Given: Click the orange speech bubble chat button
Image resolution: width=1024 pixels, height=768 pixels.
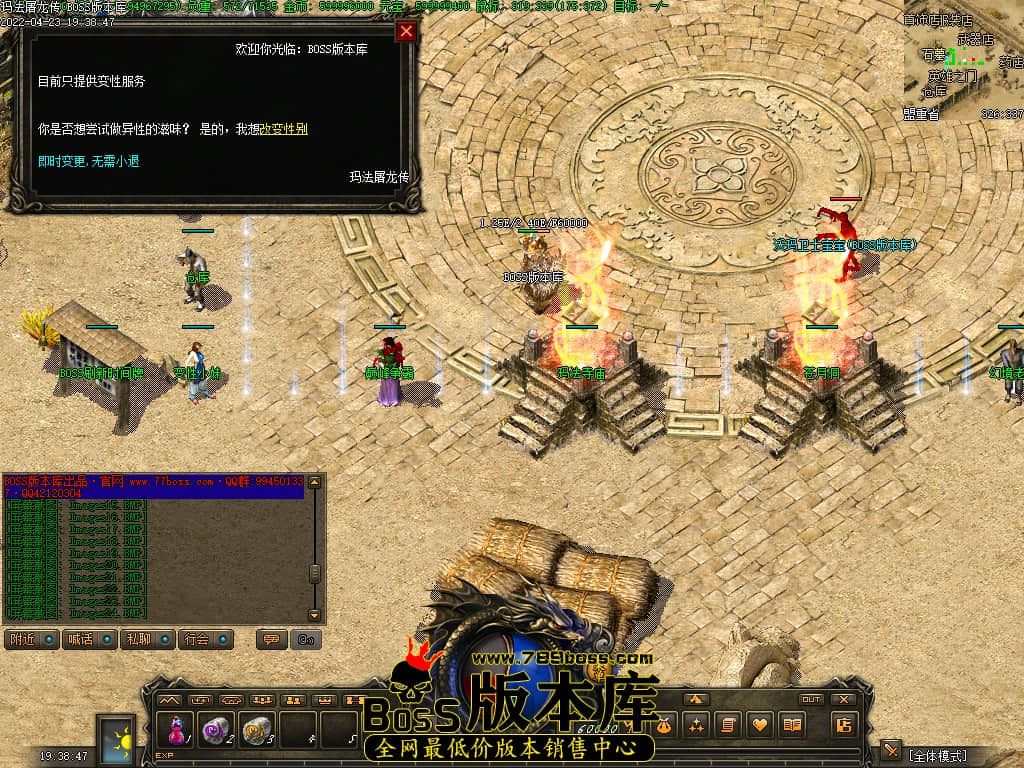Looking at the screenshot, I should point(271,639).
